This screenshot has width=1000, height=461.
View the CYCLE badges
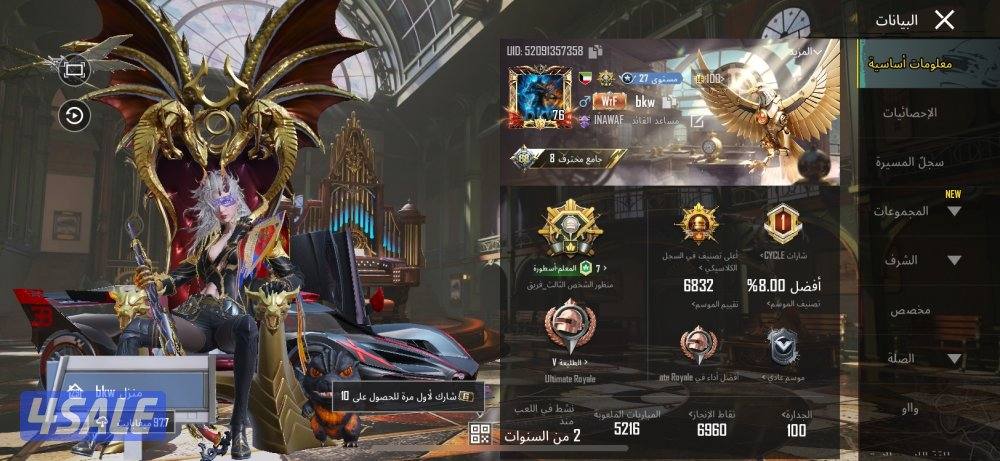783,225
